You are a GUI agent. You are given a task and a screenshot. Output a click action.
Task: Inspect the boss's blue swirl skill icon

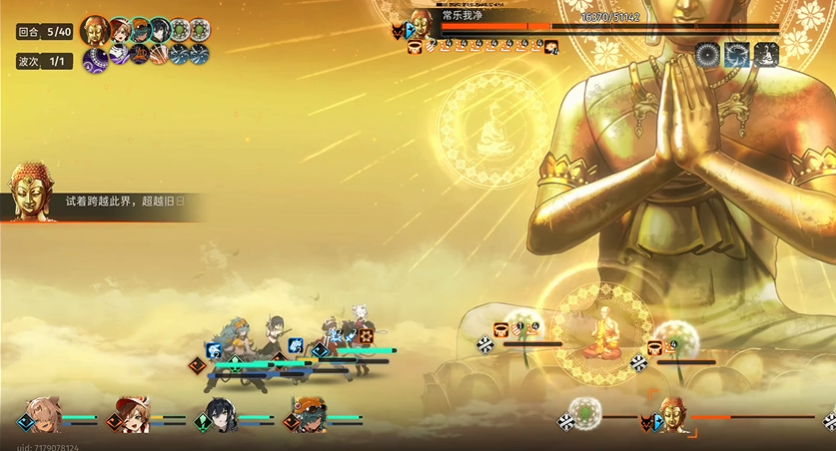pos(737,55)
